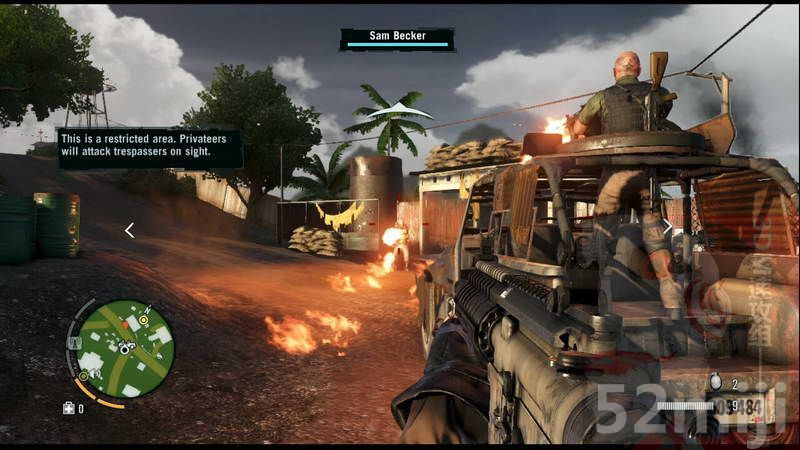Select the grenade icon above the ammo bar
Screen dimensions: 800x450
[x=714, y=383]
